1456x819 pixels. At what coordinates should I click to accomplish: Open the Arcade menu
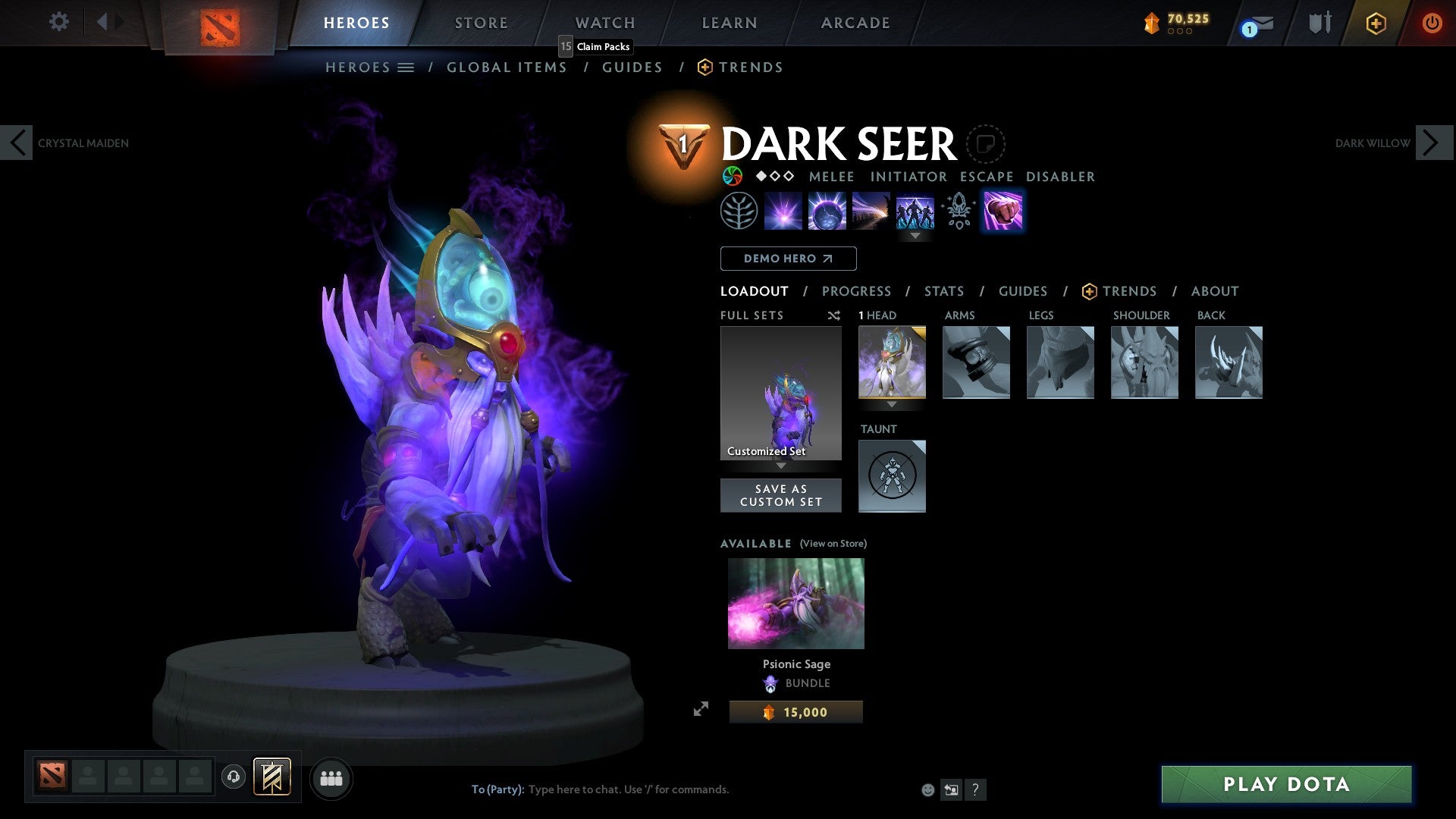click(855, 22)
